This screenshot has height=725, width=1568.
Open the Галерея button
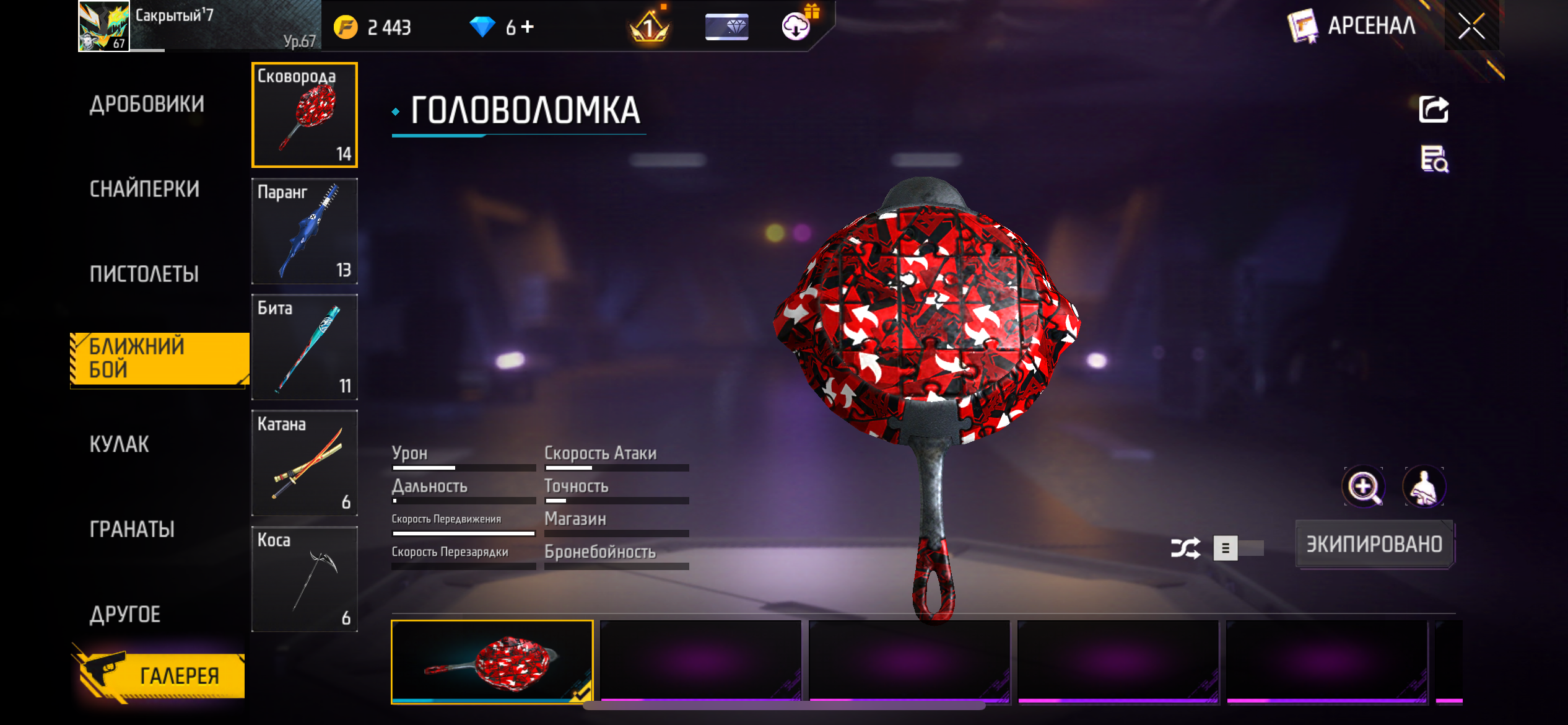pyautogui.click(x=162, y=675)
